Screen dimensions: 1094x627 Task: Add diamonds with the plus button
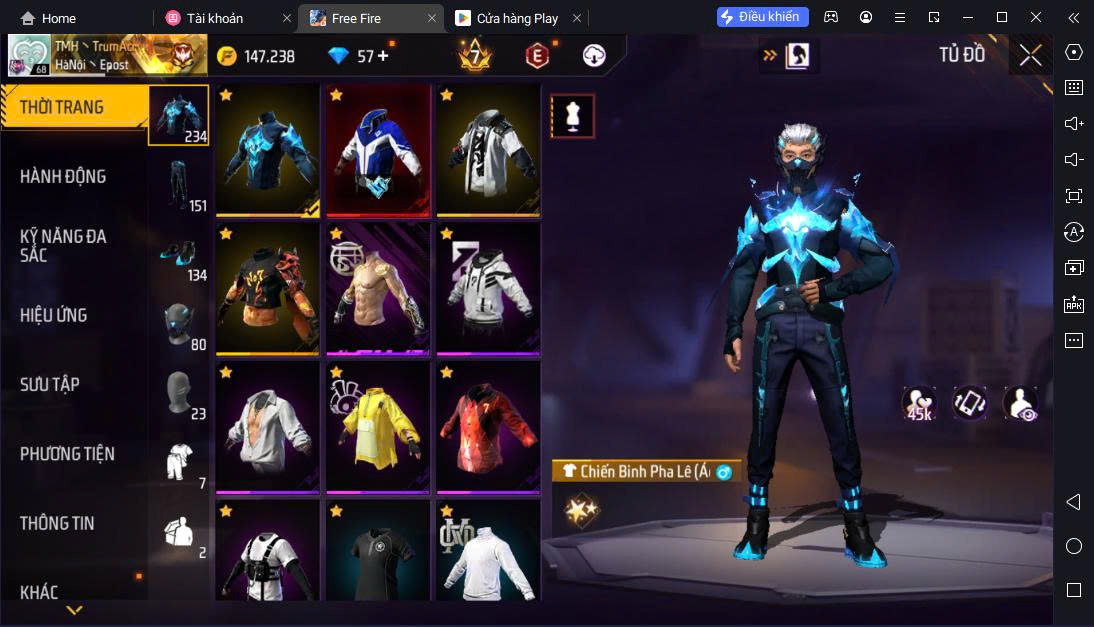tap(383, 56)
